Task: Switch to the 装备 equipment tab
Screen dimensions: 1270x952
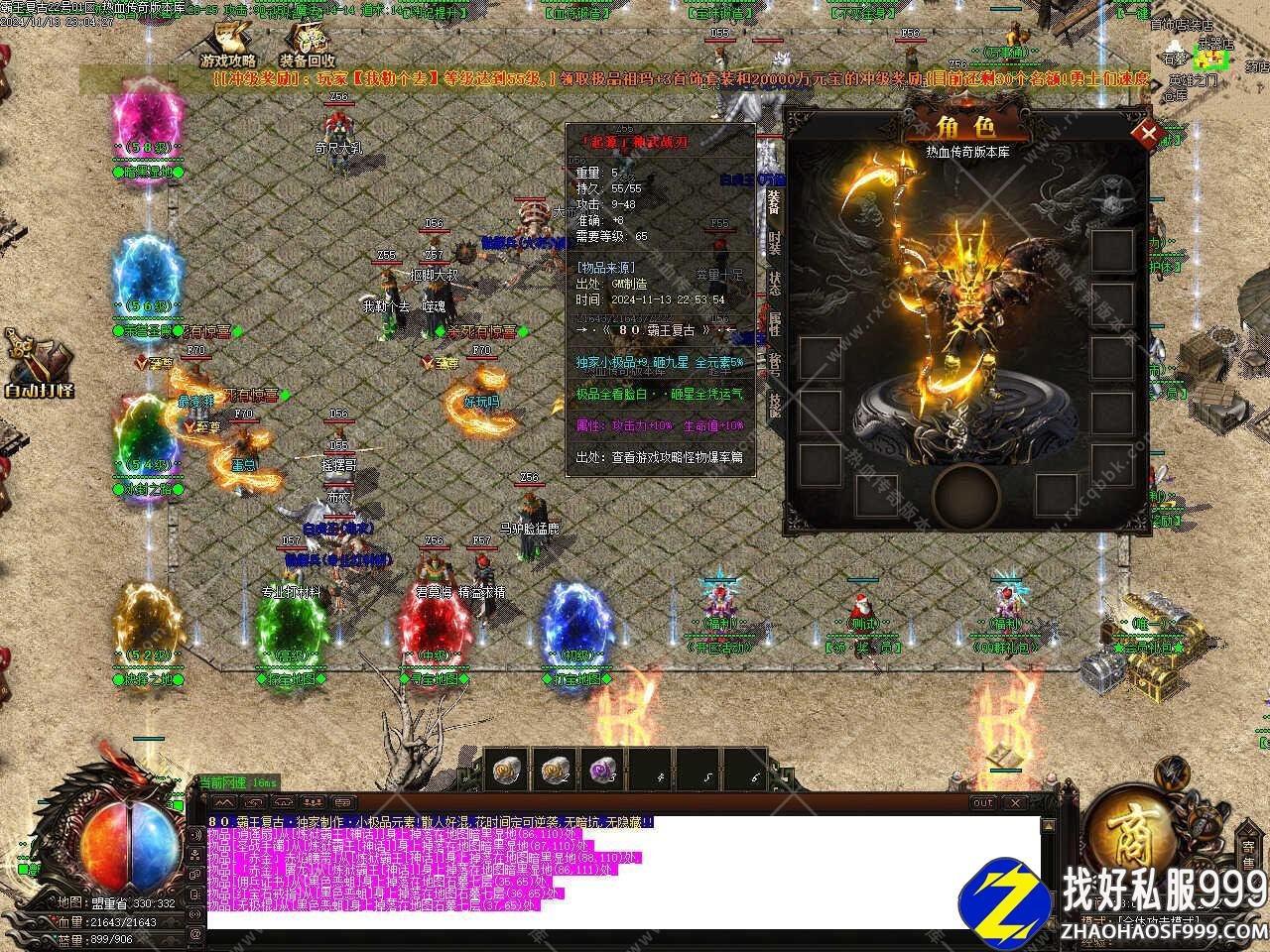Action: 773,202
